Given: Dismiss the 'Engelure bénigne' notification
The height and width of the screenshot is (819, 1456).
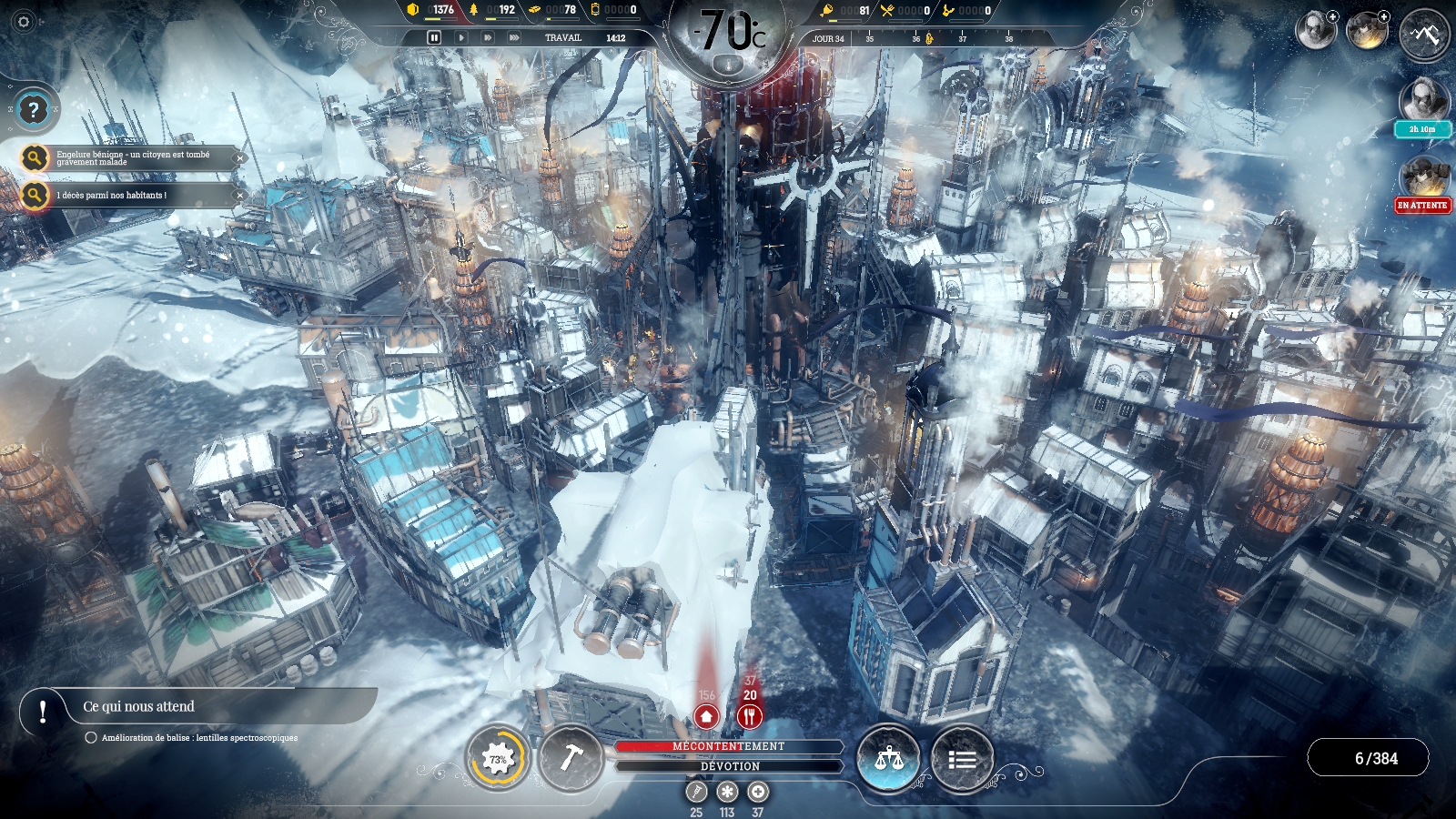Looking at the screenshot, I should tap(239, 158).
